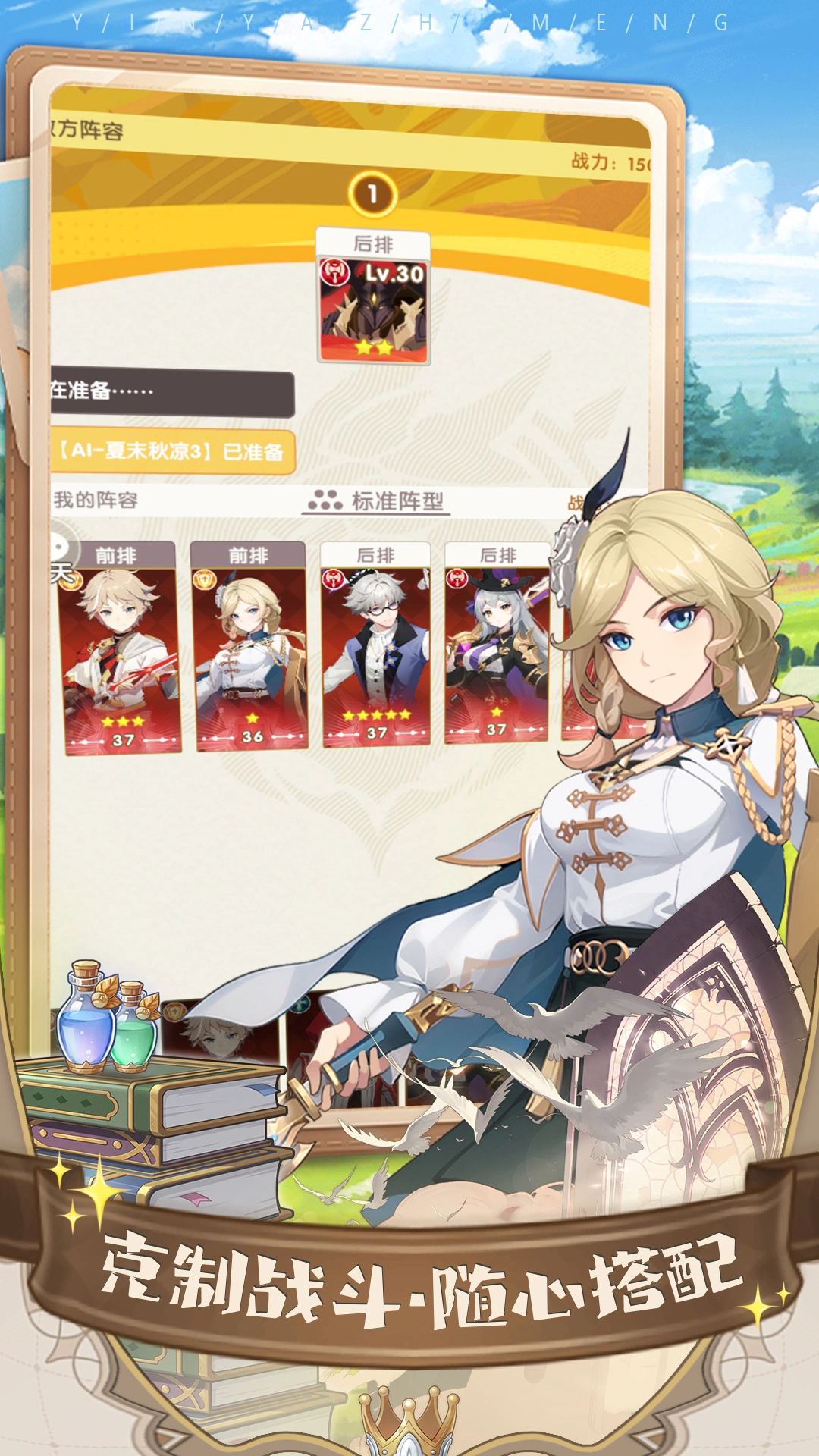819x1456 pixels.
Task: Open the 标准阵型 formation selector
Action: pos(377,500)
